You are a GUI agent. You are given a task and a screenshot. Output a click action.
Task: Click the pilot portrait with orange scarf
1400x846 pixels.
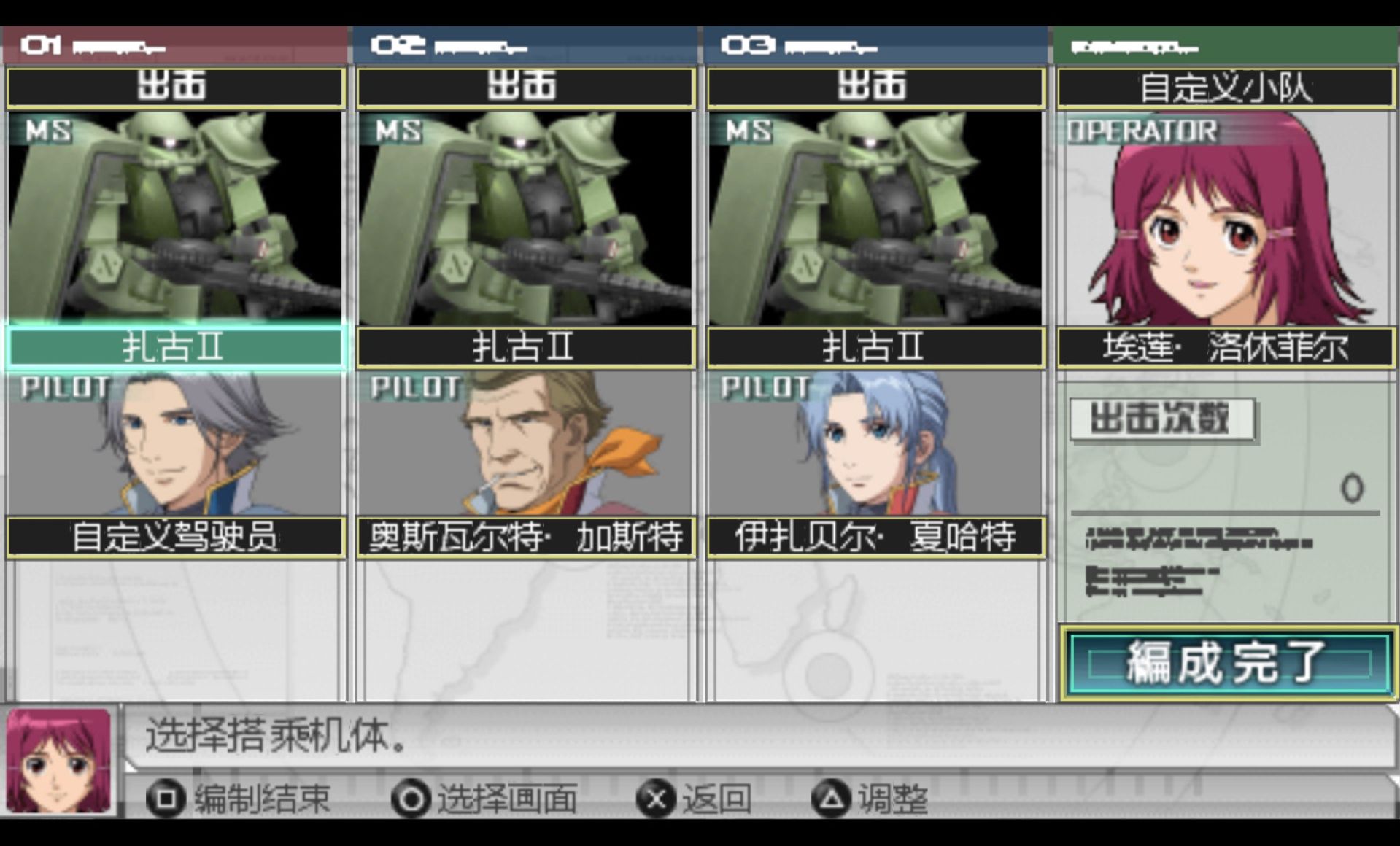tap(525, 443)
